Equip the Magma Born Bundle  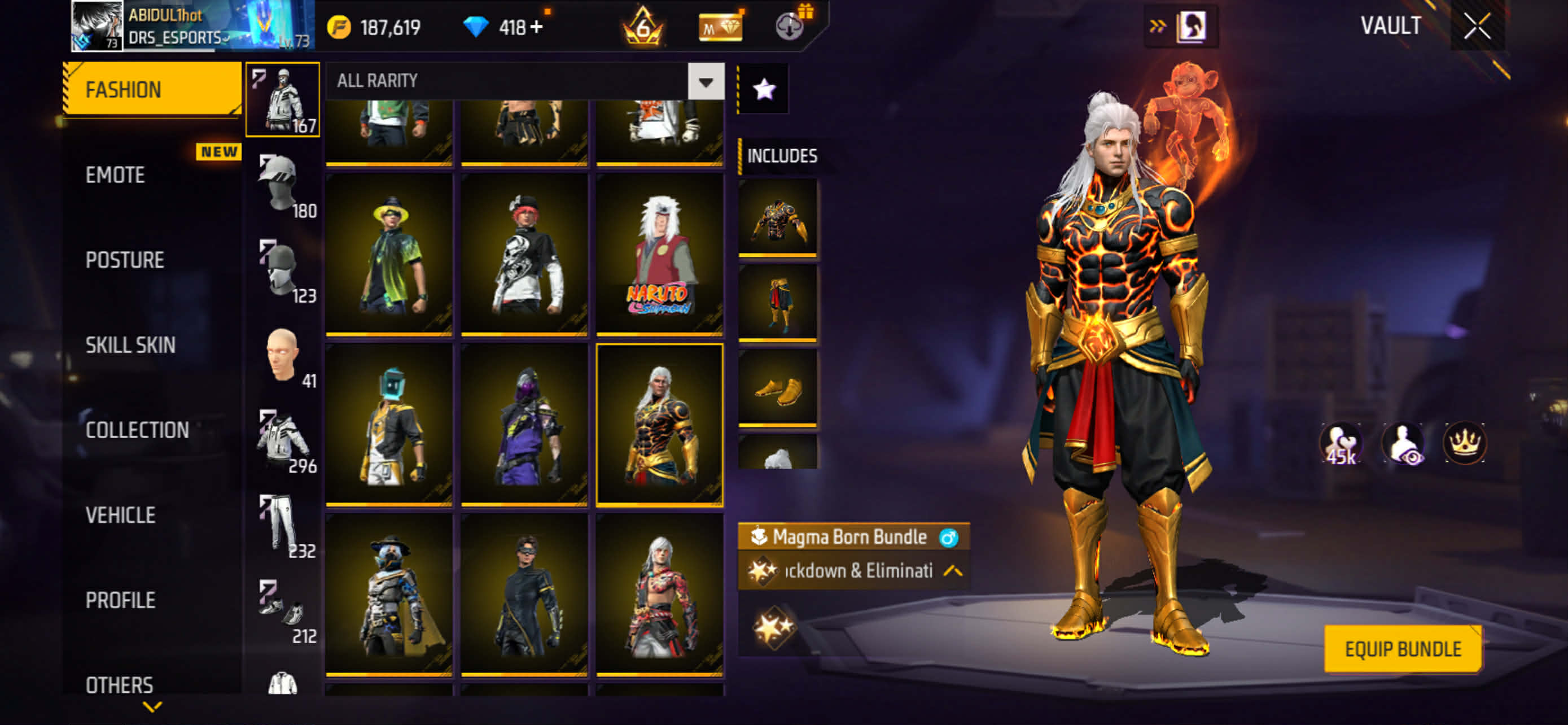[1403, 649]
